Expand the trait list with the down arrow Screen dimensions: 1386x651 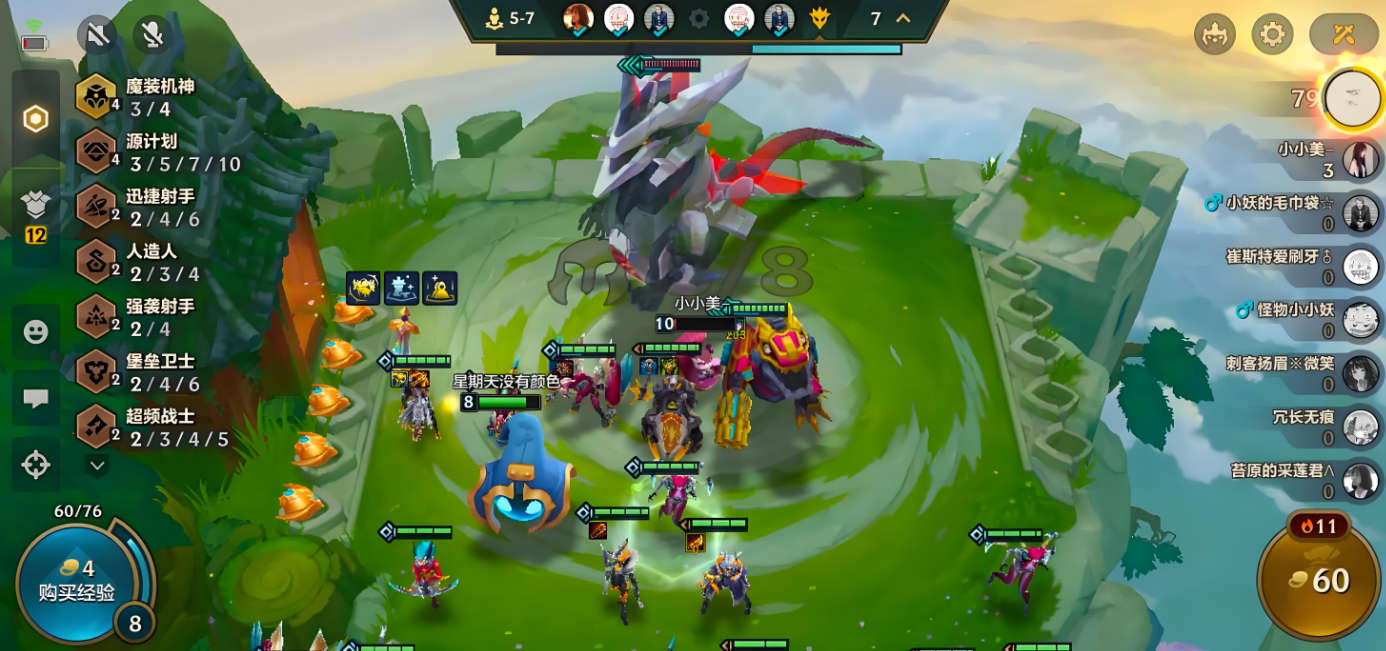(97, 464)
